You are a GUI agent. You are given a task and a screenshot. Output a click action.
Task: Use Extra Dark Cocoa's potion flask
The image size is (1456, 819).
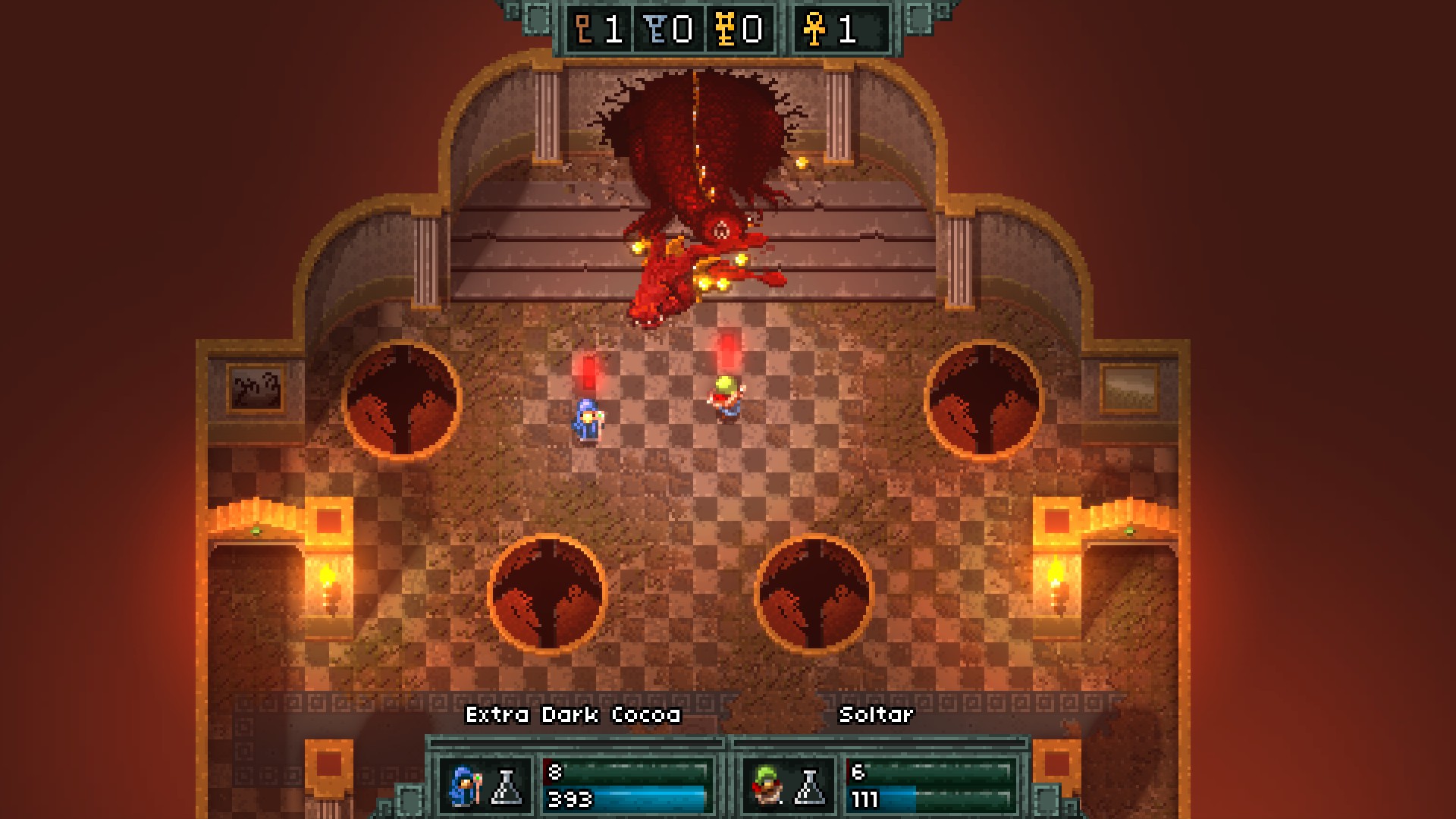tap(507, 786)
